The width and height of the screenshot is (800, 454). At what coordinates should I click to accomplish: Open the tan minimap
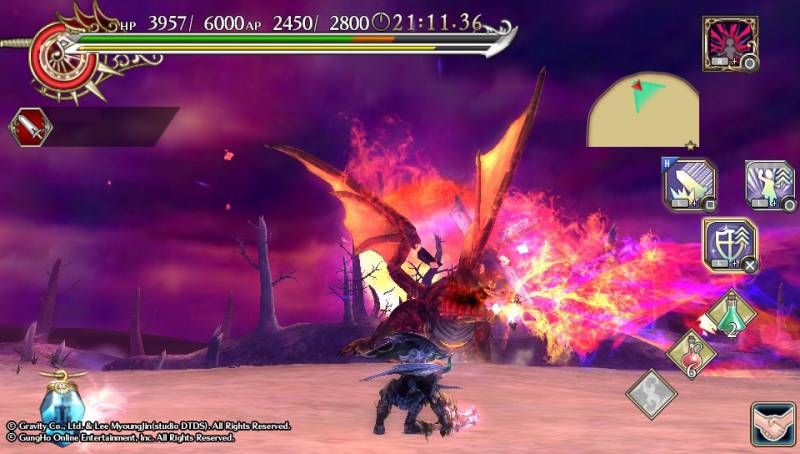tap(642, 109)
